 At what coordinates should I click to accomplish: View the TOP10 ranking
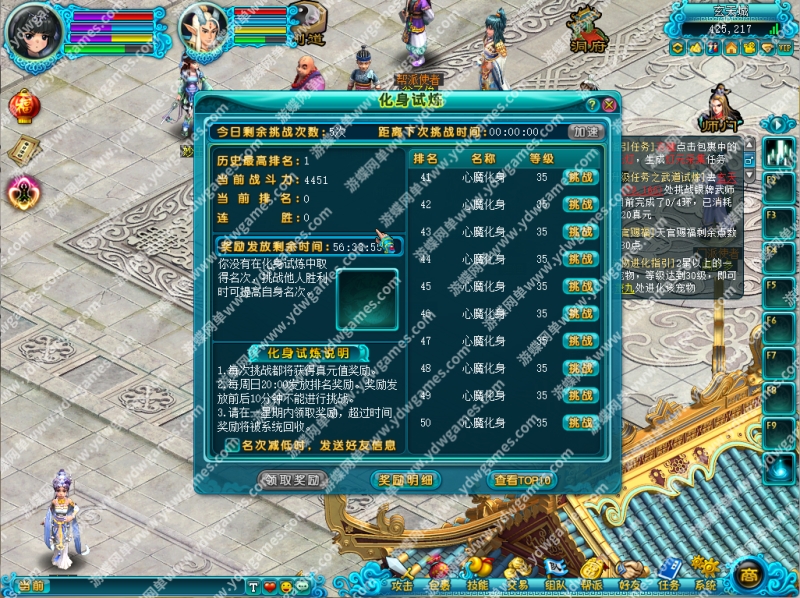point(520,480)
